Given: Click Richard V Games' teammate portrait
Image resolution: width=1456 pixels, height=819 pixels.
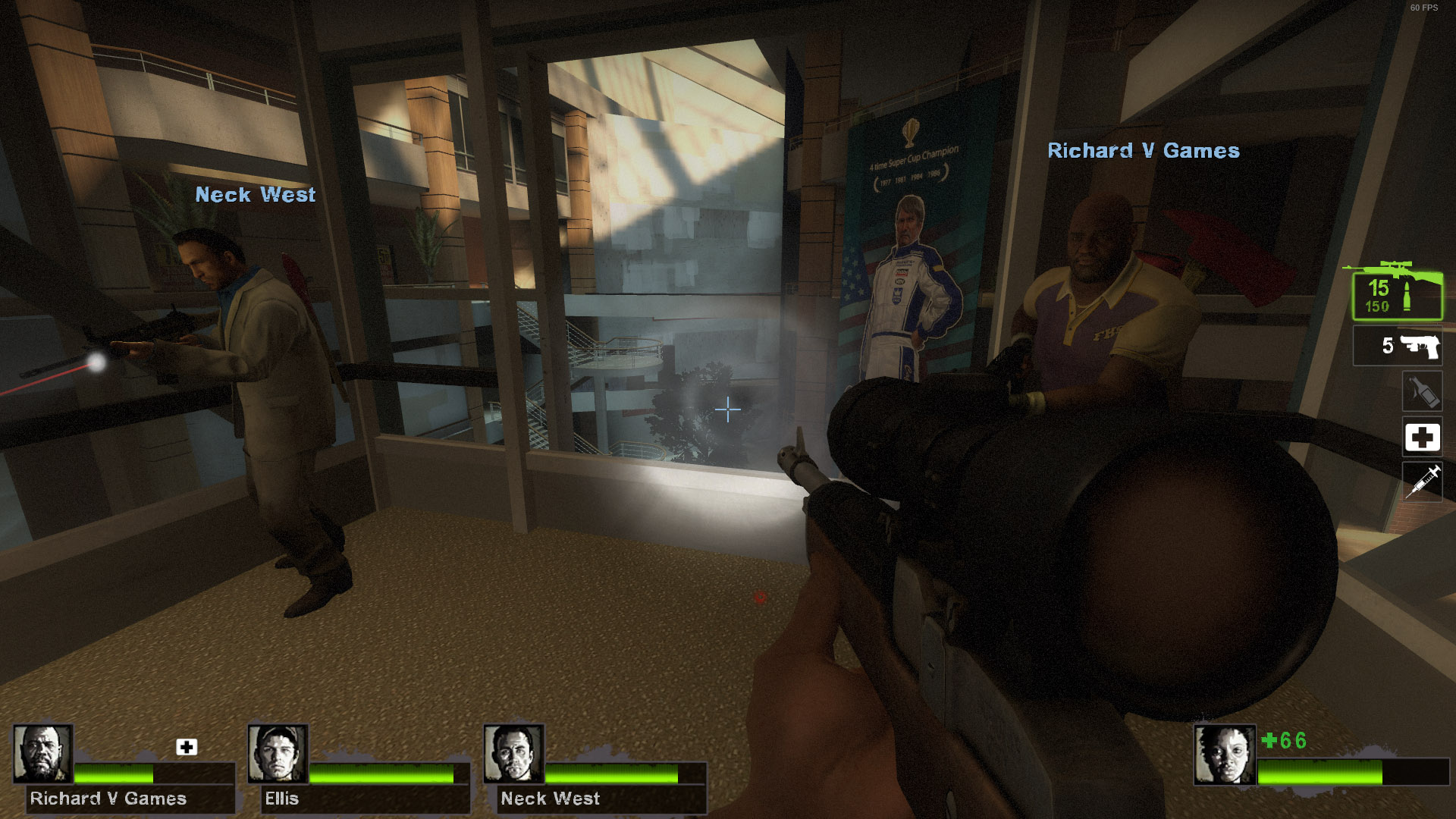Looking at the screenshot, I should (43, 753).
